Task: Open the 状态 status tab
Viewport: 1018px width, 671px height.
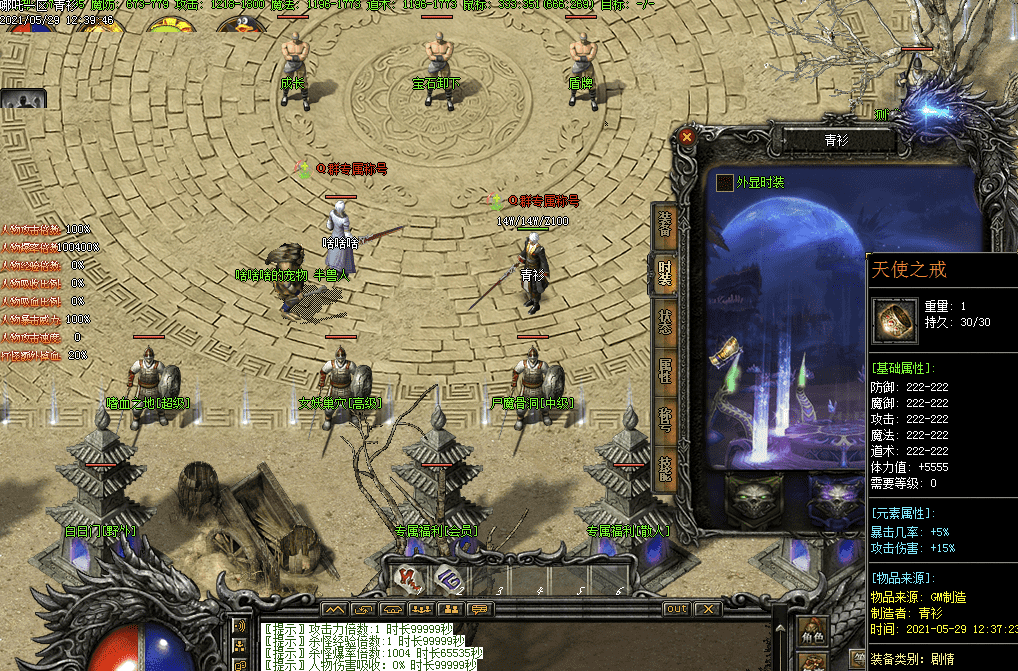Action: pyautogui.click(x=666, y=322)
